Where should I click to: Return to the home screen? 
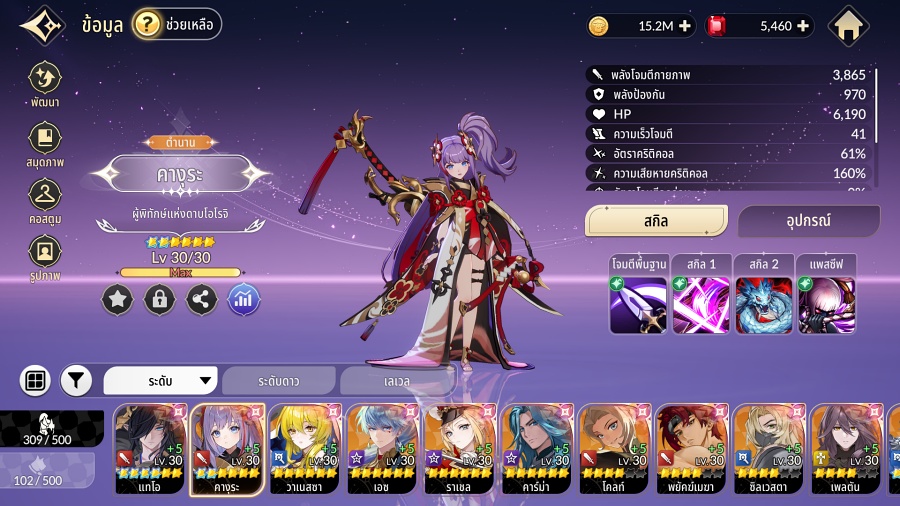pos(849,26)
